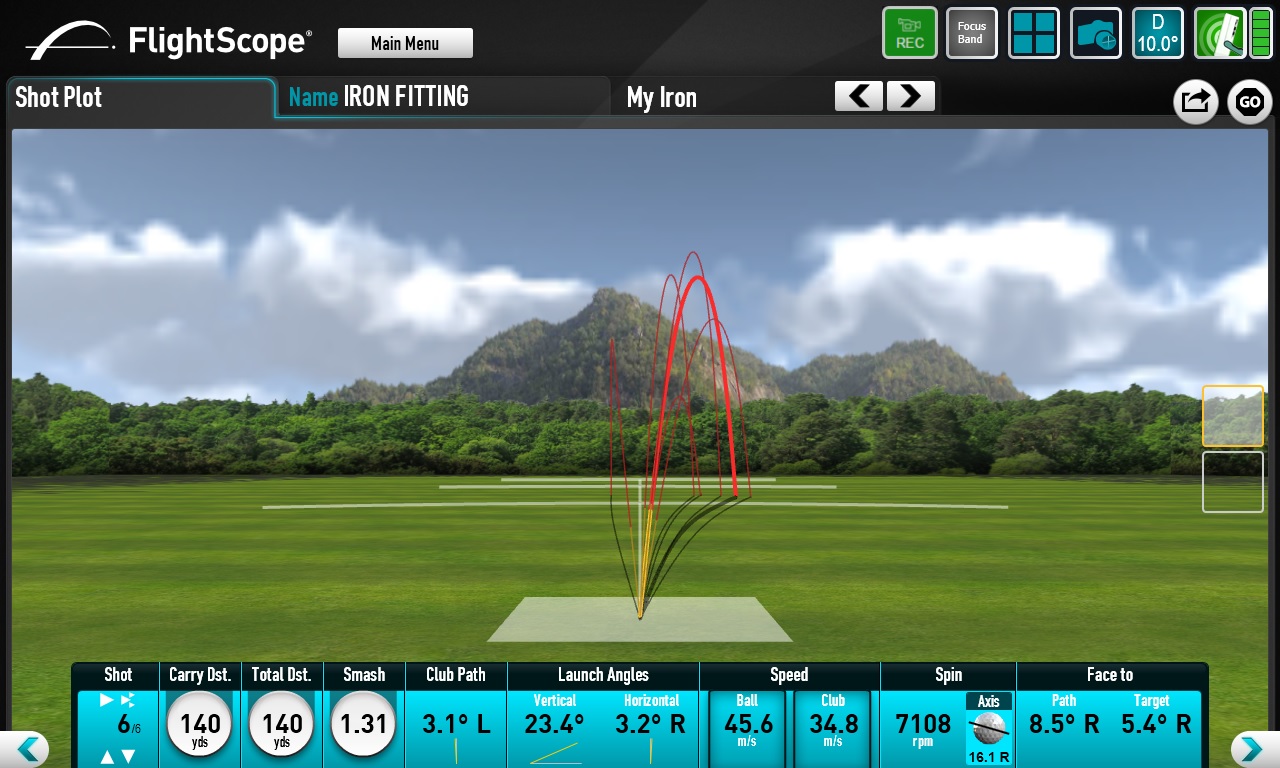Page data panel right with bottom chevron
Image resolution: width=1280 pixels, height=768 pixels.
click(1250, 748)
